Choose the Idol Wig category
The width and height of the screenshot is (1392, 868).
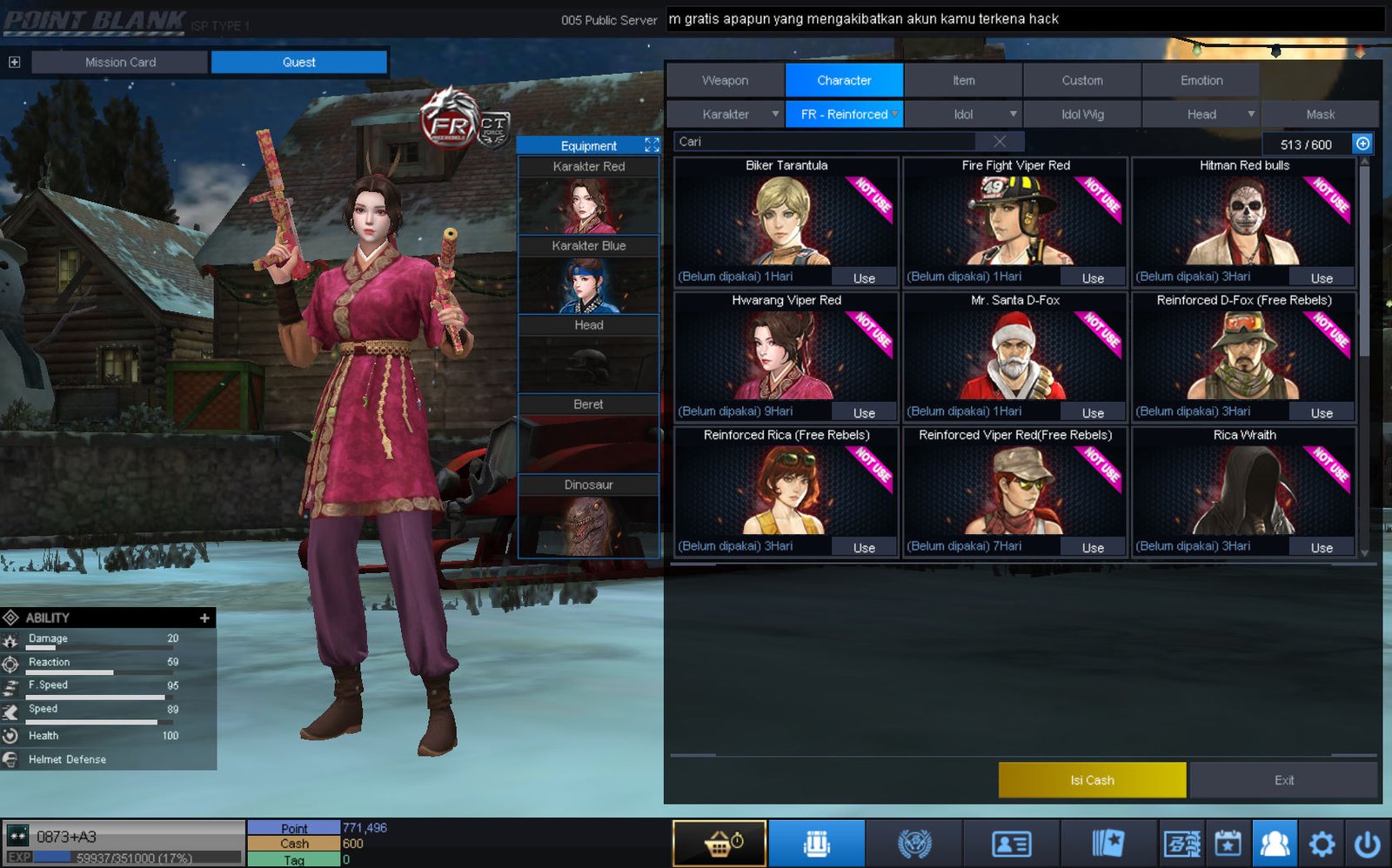pyautogui.click(x=1082, y=114)
